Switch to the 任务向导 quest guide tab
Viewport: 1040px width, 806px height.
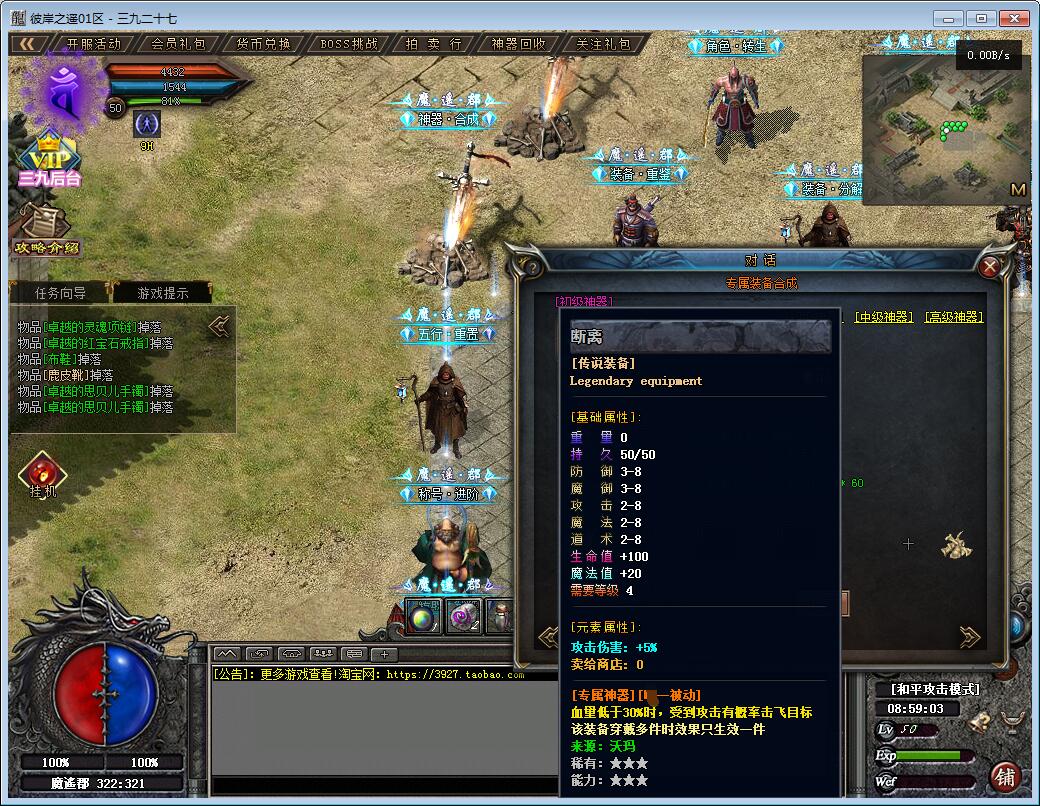click(60, 293)
